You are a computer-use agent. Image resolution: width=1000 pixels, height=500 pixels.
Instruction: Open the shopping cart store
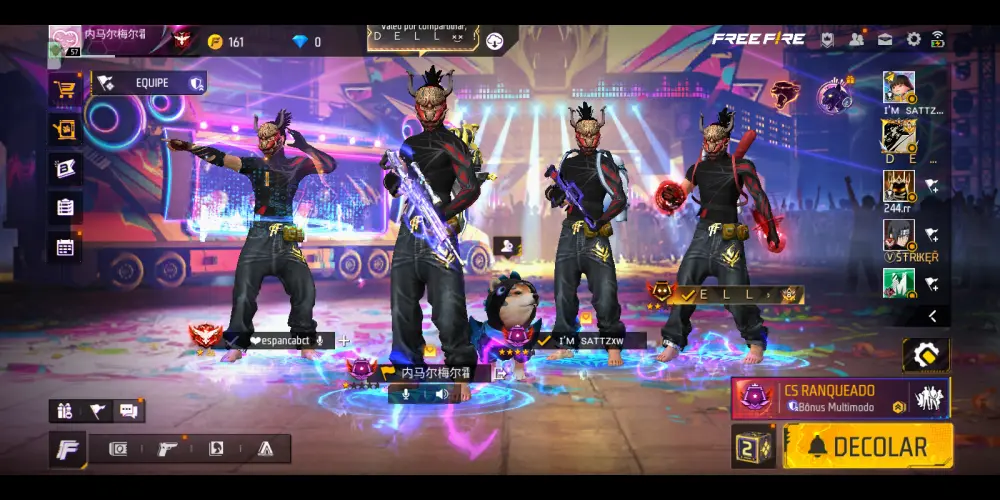click(x=65, y=89)
